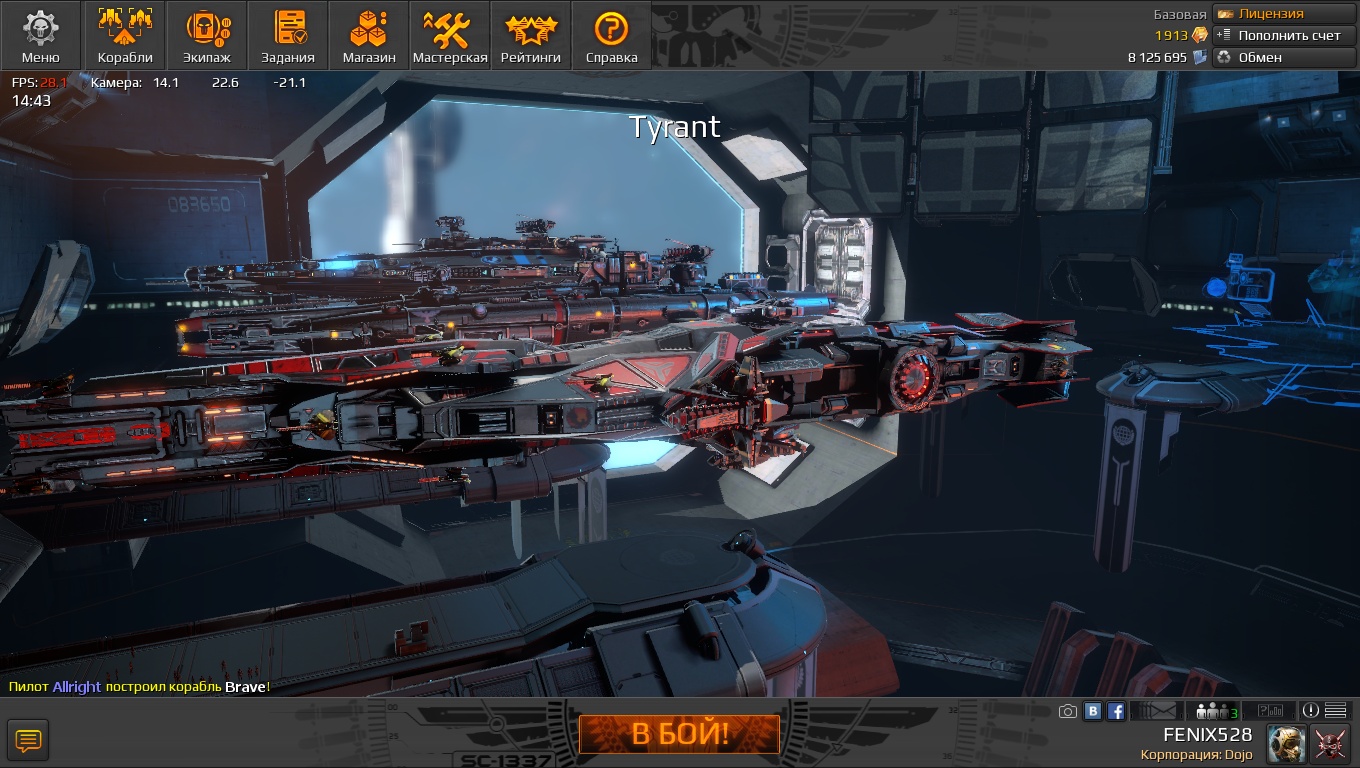1360x768 pixels.
Task: Take a screenshot with the camera icon
Action: 1068,711
